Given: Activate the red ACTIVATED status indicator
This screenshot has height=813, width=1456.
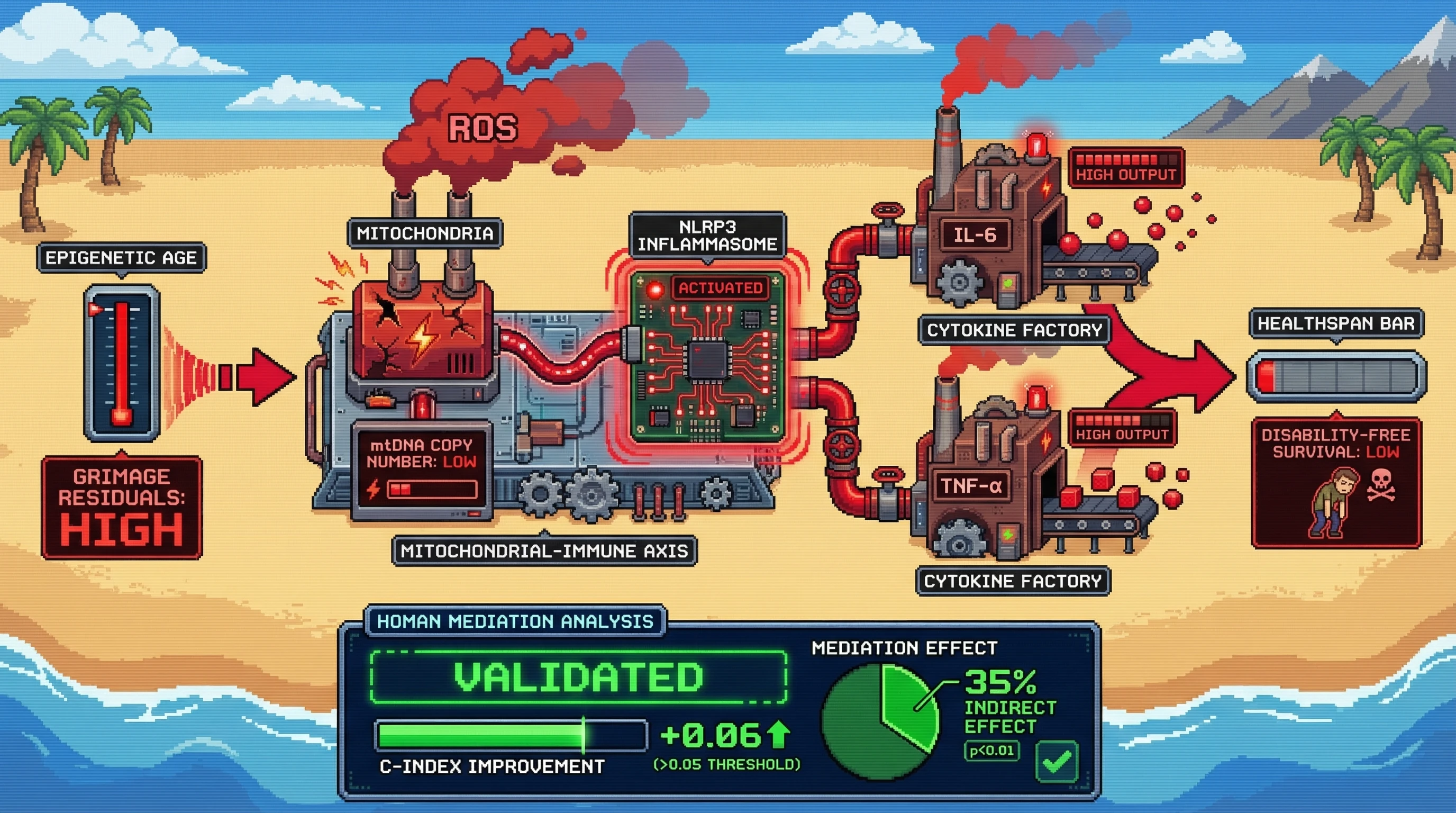Looking at the screenshot, I should [720, 288].
